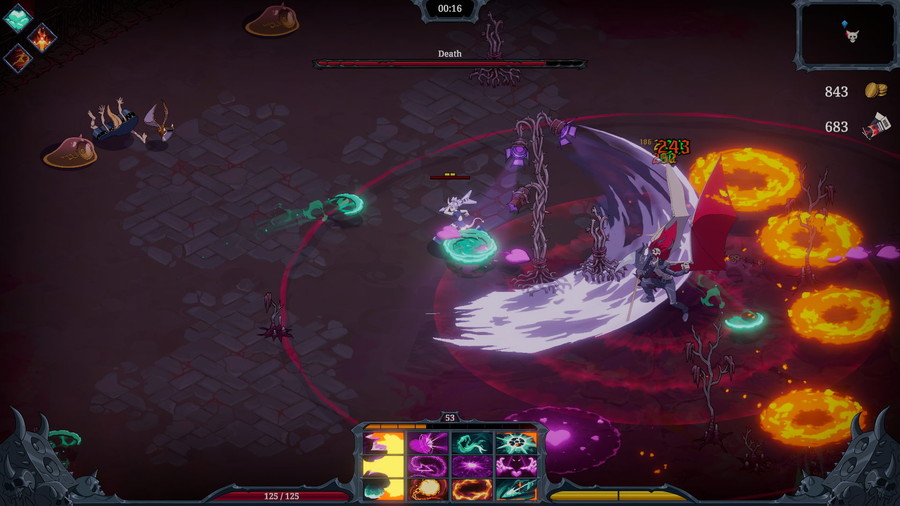Select the teal spear ability
This screenshot has height=506, width=900.
(516, 489)
